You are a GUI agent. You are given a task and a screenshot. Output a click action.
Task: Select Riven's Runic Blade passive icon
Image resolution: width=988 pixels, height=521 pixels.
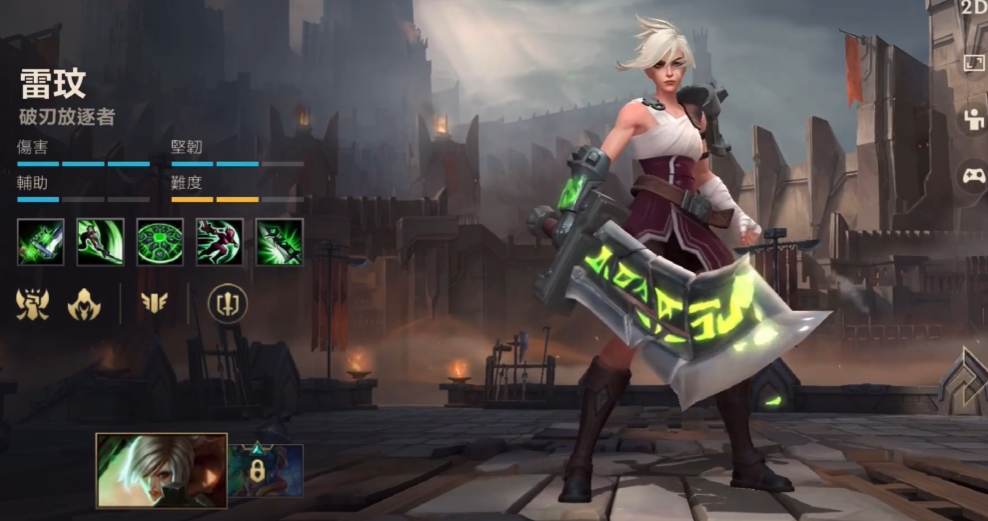tap(41, 242)
